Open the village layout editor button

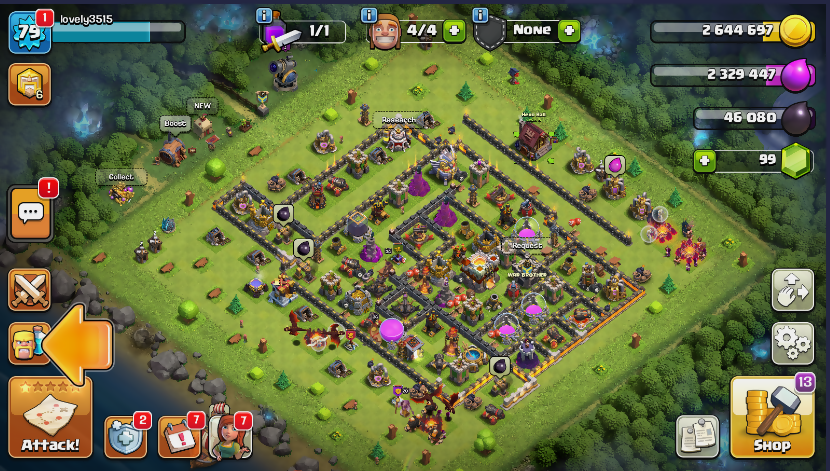click(x=792, y=290)
